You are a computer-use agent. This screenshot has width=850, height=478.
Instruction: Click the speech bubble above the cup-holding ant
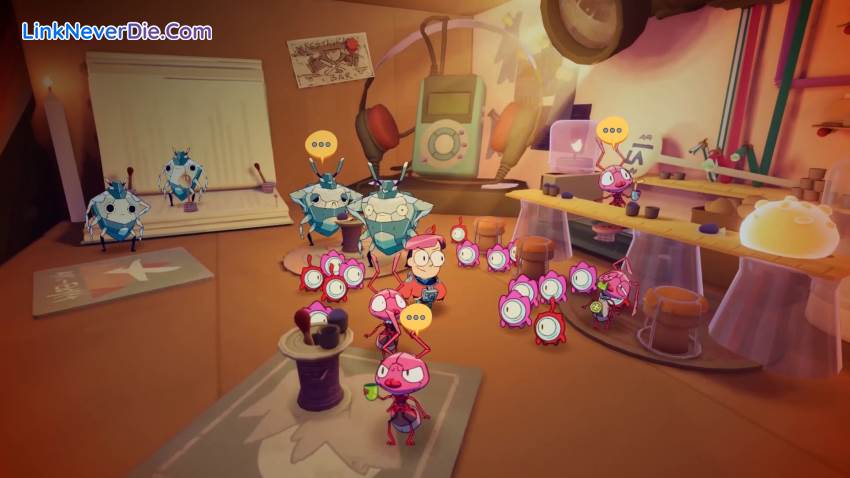[x=415, y=319]
